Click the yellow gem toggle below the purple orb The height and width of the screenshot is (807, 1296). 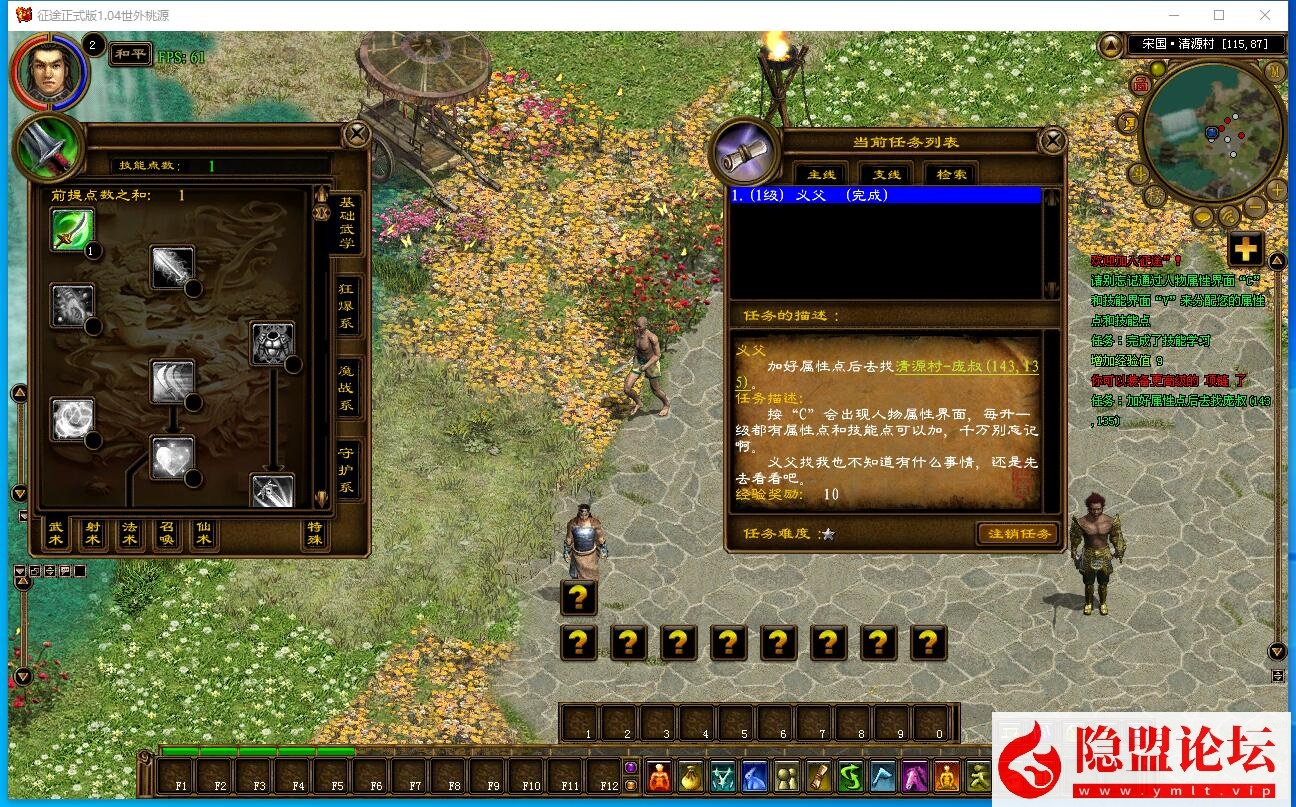coord(630,785)
